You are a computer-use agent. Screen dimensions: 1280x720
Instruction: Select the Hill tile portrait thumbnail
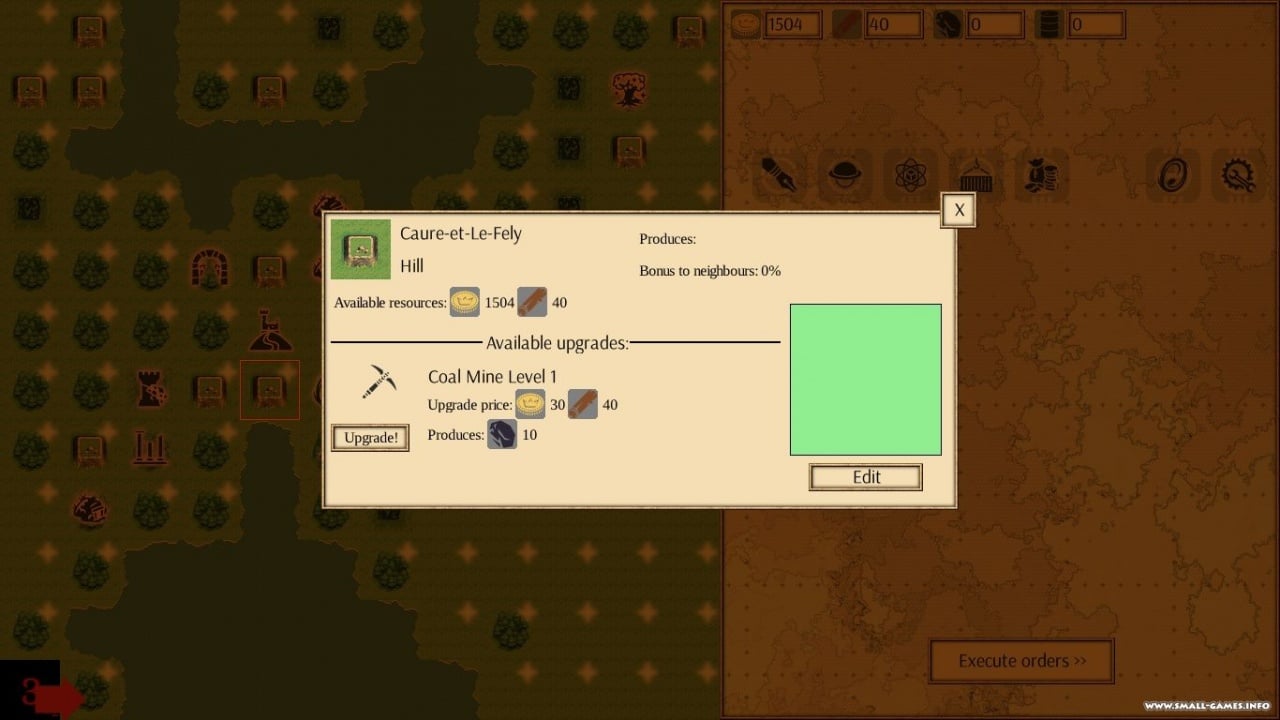(x=361, y=249)
